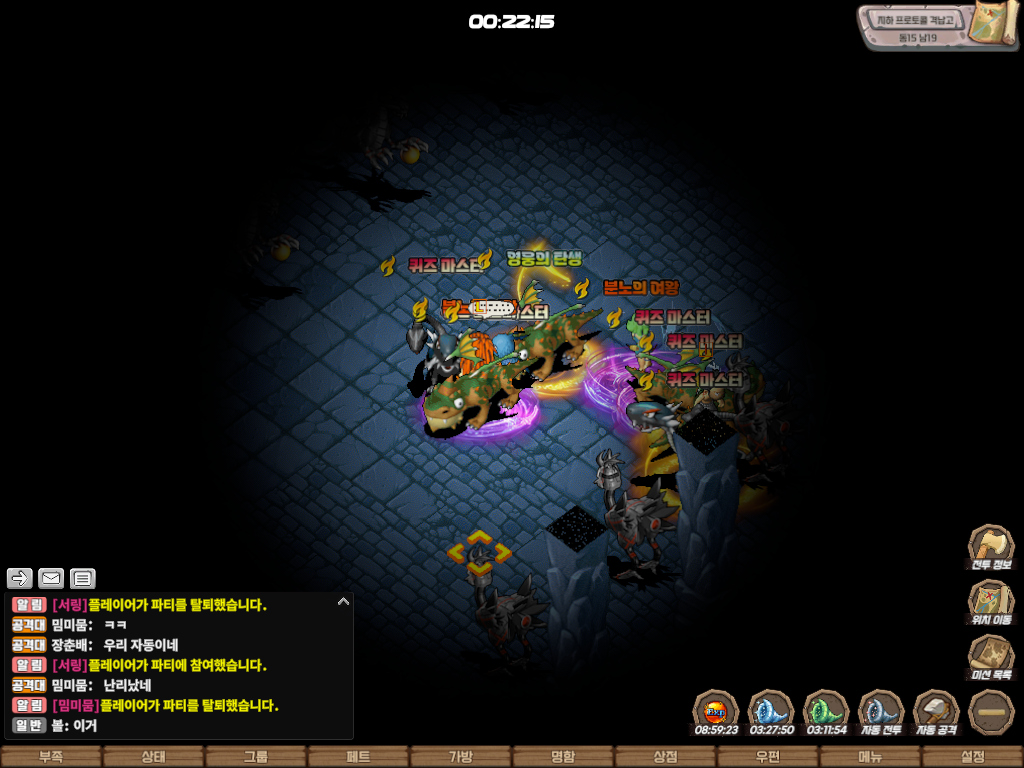
Task: Expand chat log with the up arrow
Action: [x=343, y=602]
